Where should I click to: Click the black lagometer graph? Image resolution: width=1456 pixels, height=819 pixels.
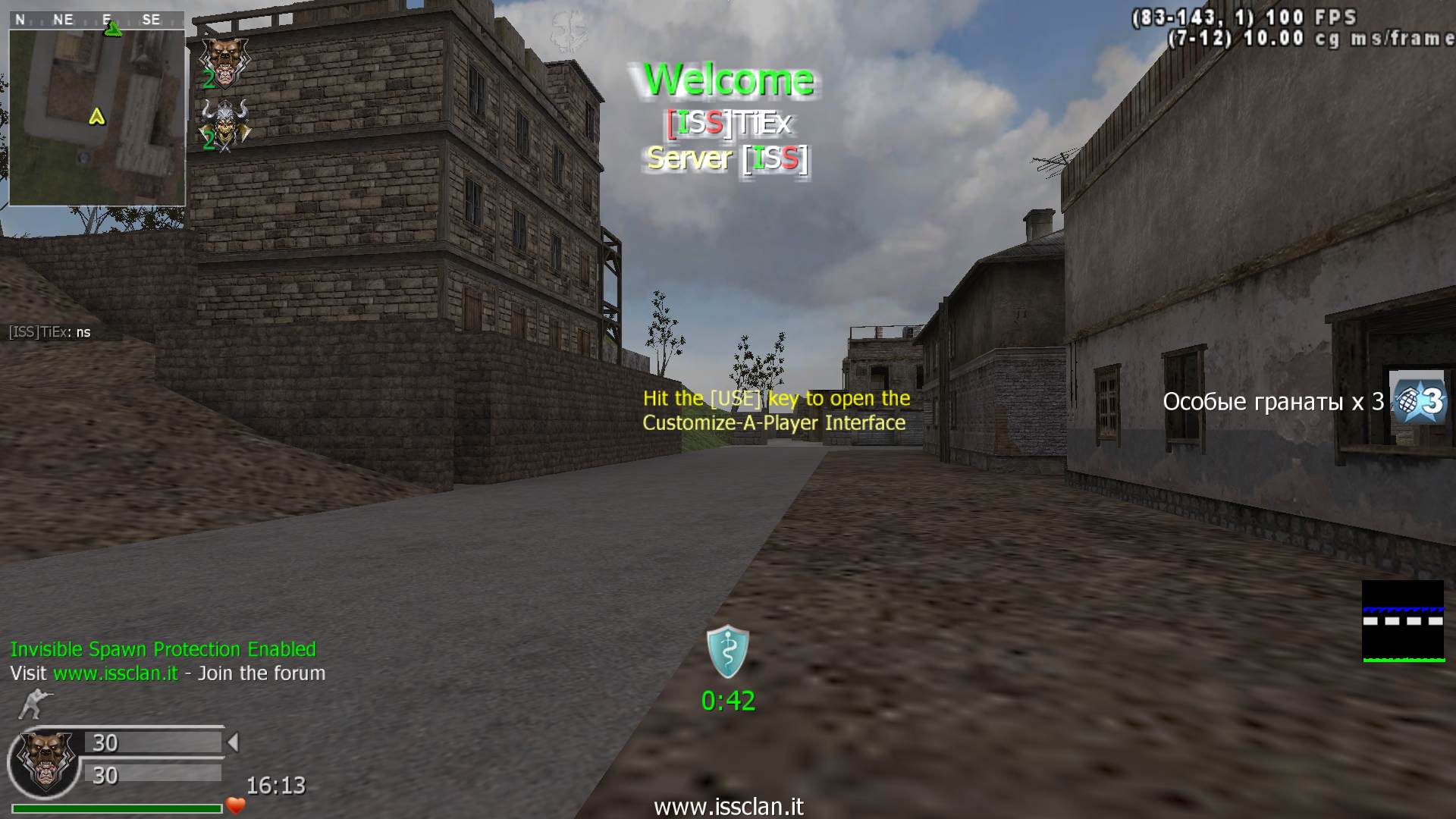click(1403, 621)
